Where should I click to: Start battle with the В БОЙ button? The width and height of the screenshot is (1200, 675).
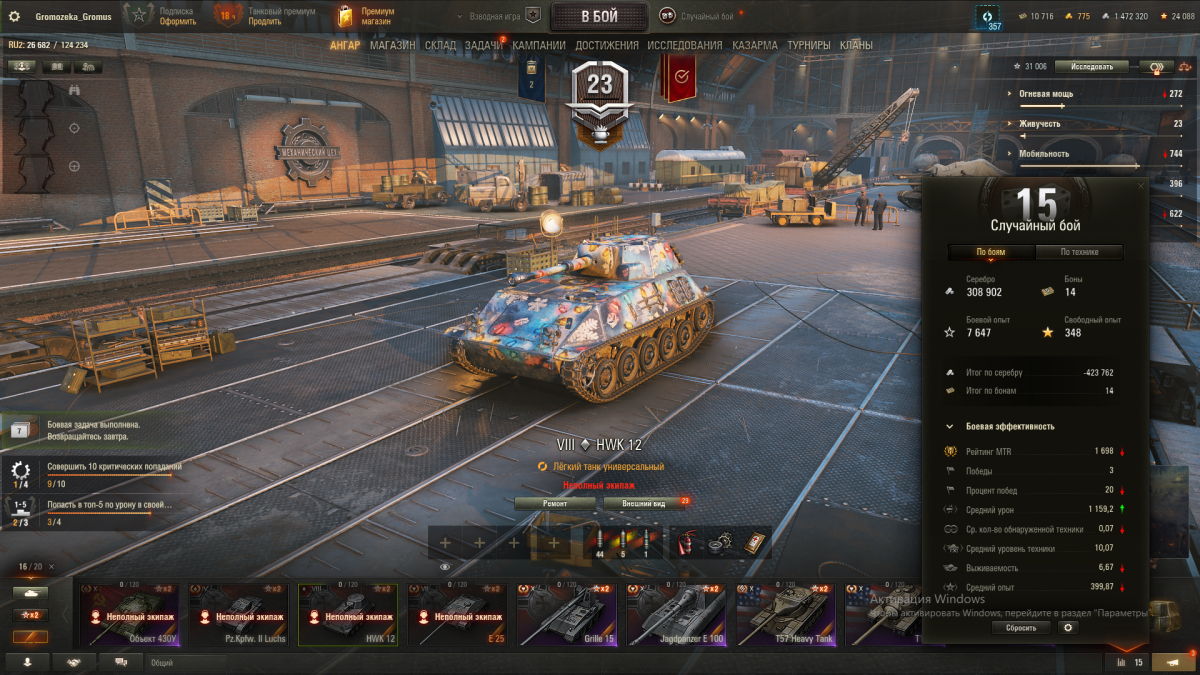pyautogui.click(x=599, y=16)
